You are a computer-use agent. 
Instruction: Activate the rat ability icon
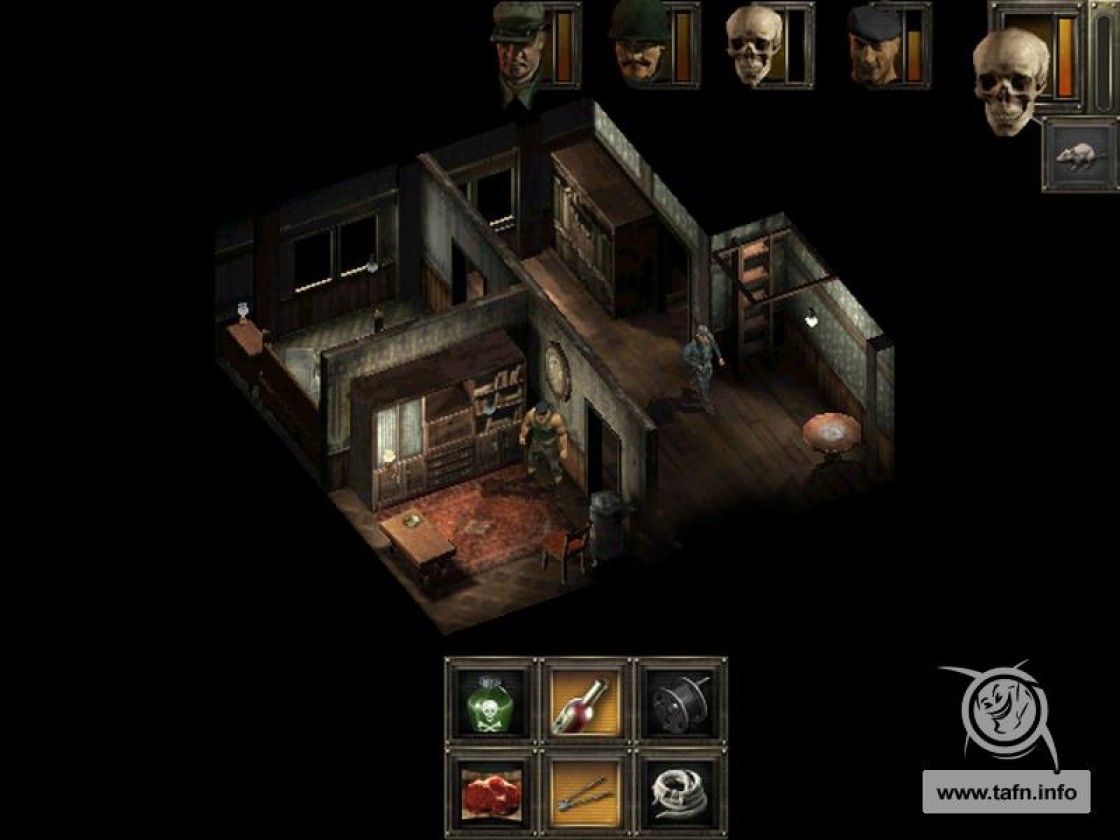[x=1078, y=156]
